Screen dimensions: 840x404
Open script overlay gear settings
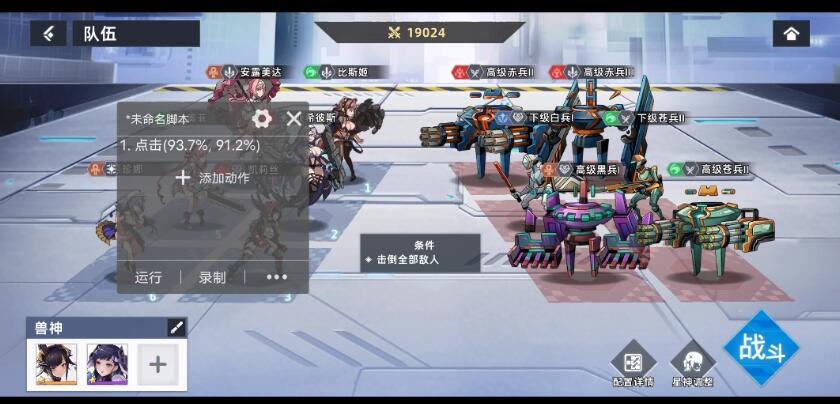(x=262, y=119)
